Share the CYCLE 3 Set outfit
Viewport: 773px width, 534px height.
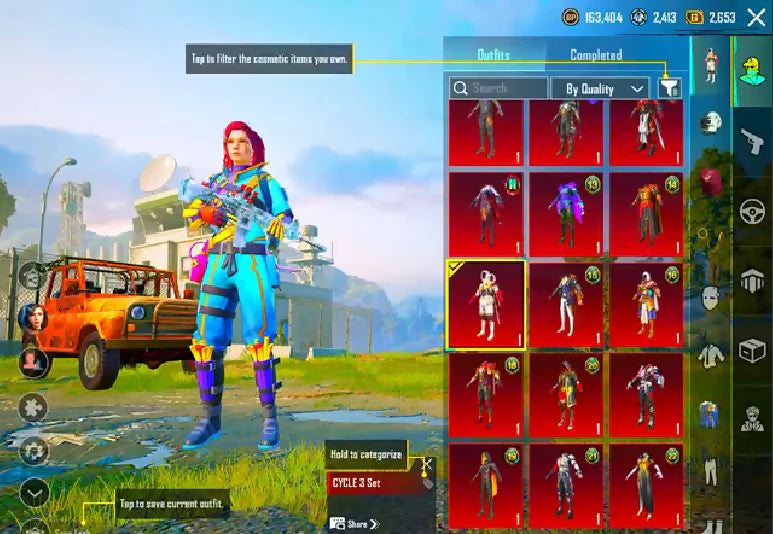click(354, 523)
